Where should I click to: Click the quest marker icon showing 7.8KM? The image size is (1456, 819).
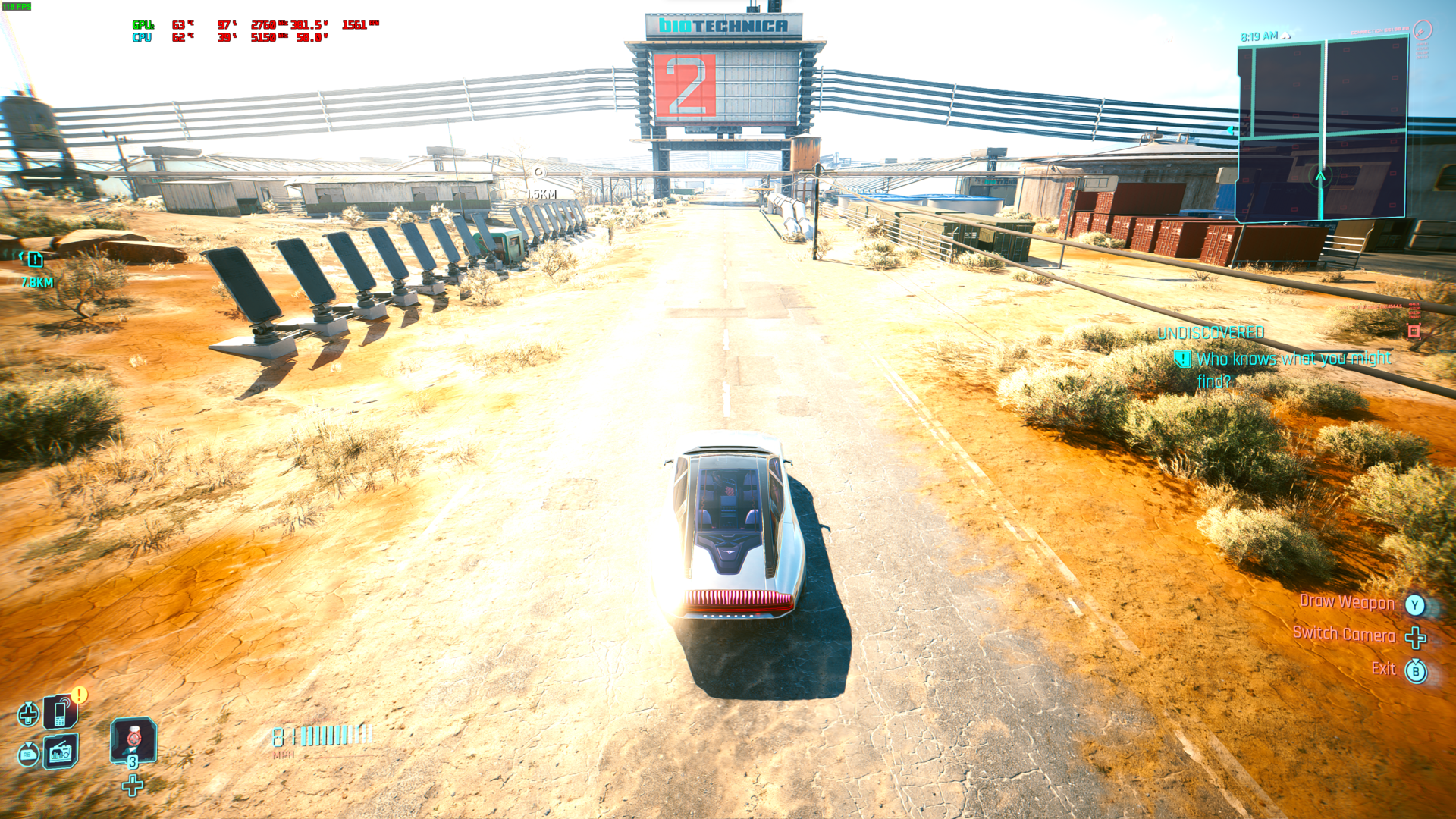tap(35, 260)
